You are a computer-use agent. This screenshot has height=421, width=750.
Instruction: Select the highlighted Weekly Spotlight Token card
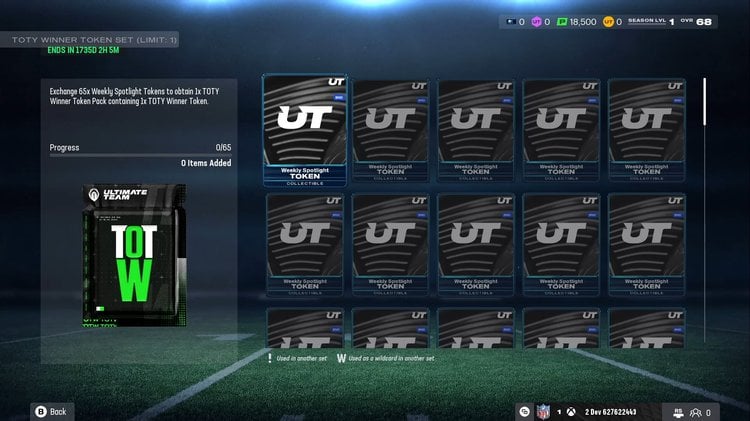point(305,131)
